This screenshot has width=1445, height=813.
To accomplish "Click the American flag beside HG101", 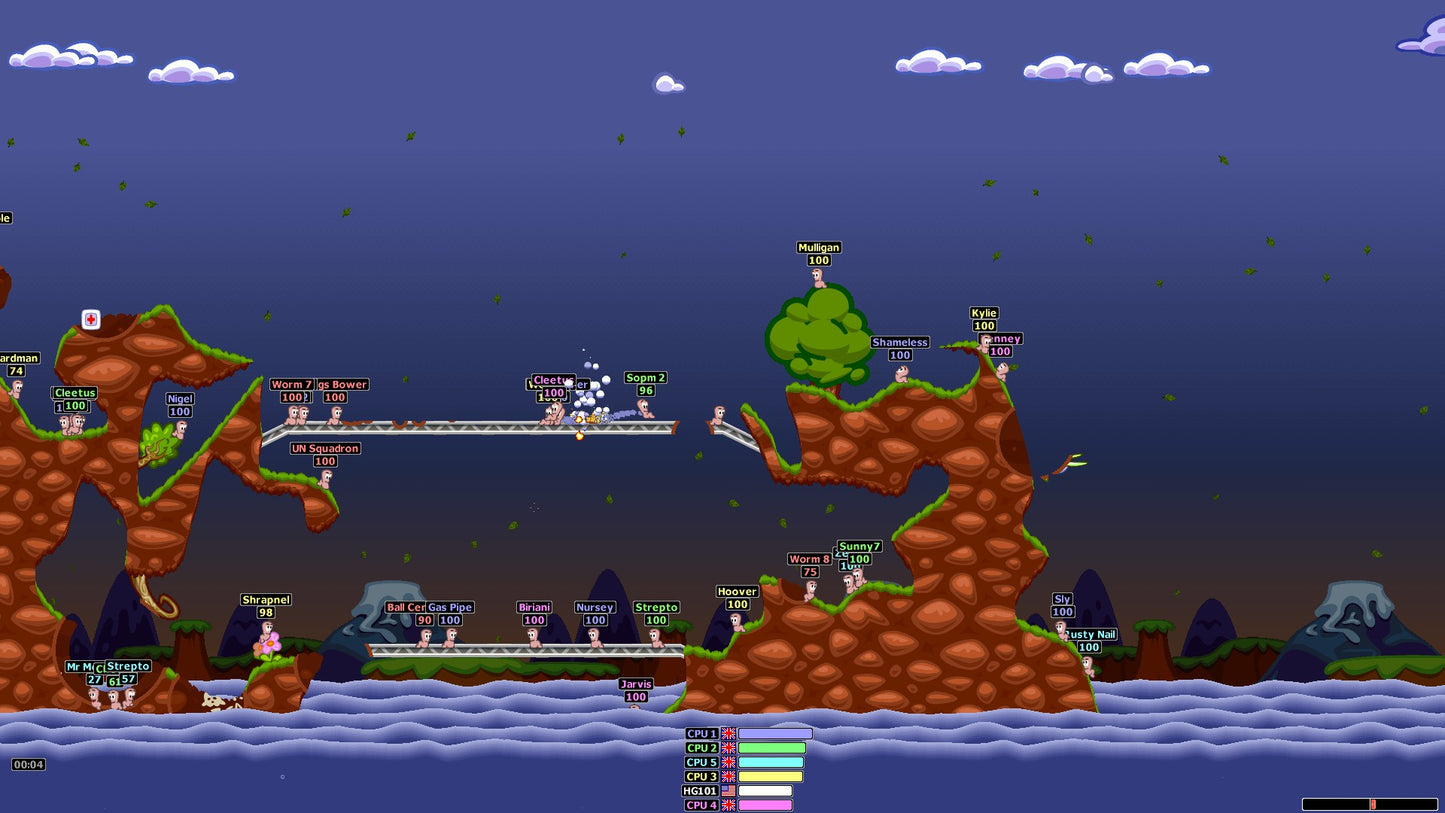I will click(x=729, y=790).
